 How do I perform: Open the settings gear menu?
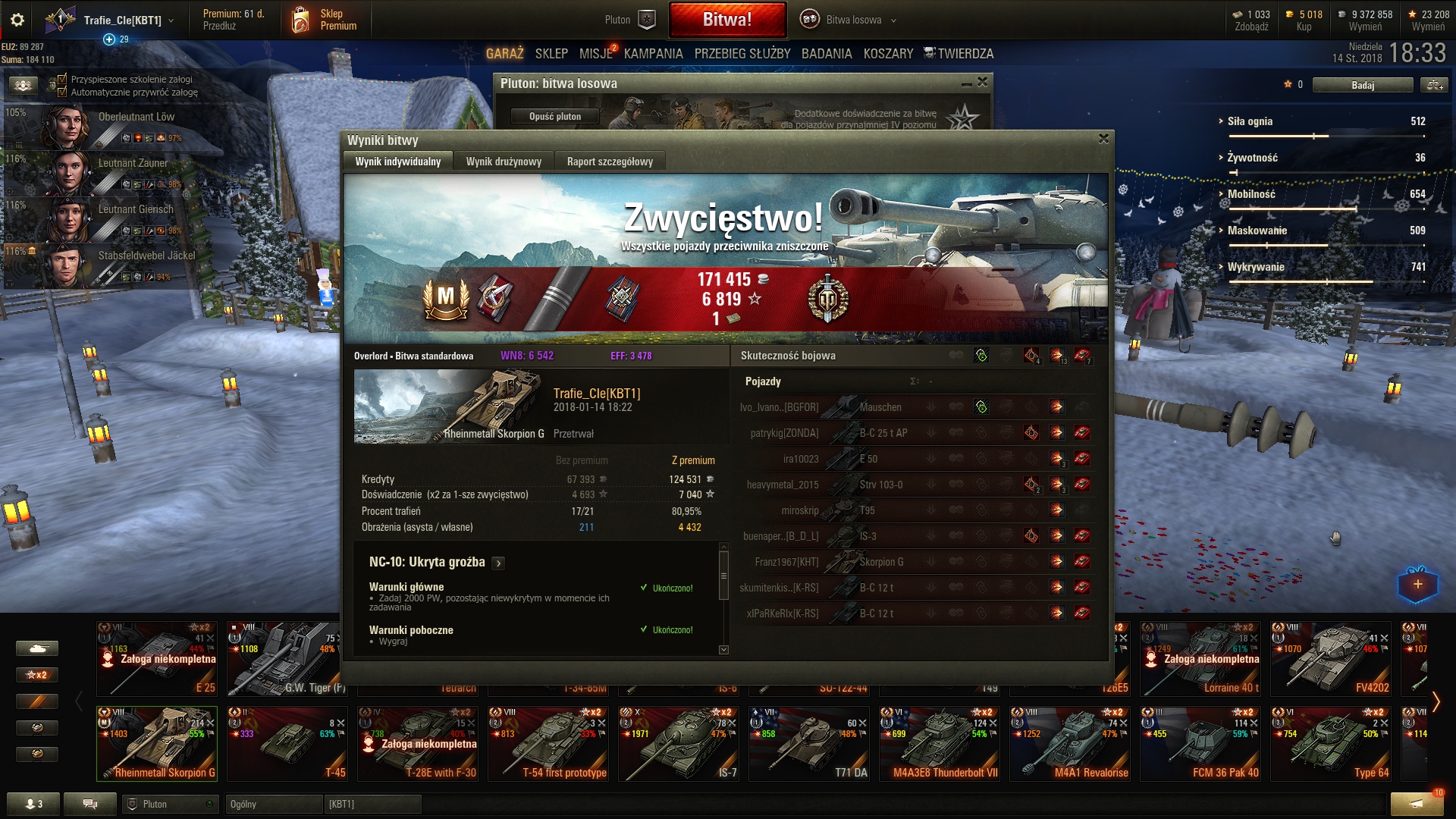pyautogui.click(x=17, y=20)
